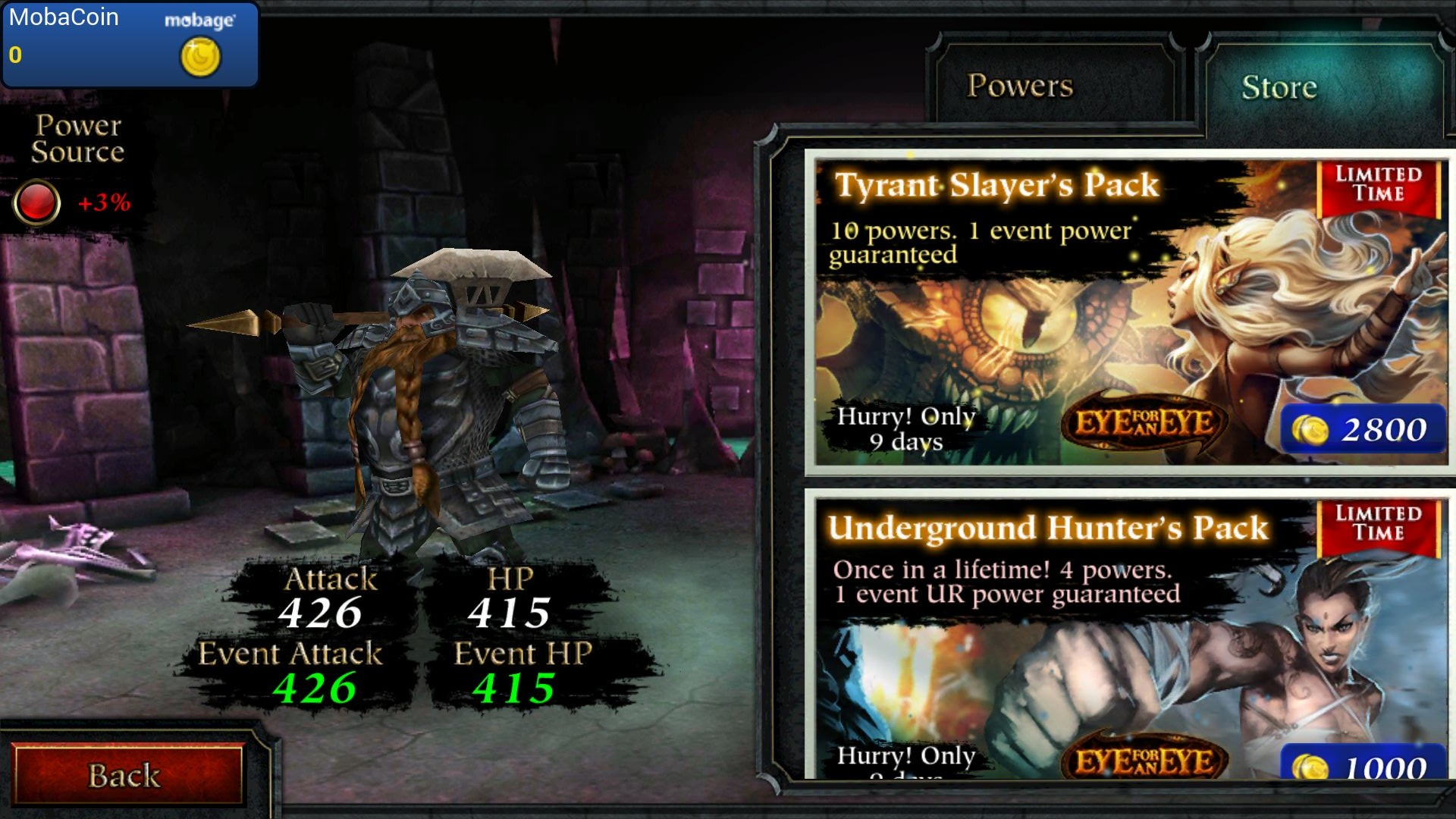Screen dimensions: 1456x819
Task: Open the Store tab
Action: pos(1279,87)
